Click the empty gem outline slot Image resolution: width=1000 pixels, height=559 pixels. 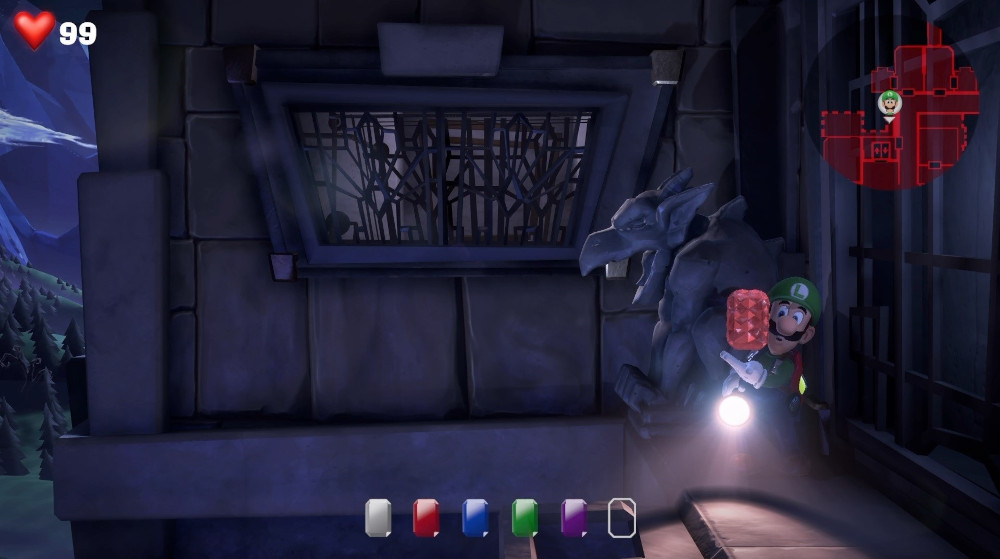coord(622,518)
